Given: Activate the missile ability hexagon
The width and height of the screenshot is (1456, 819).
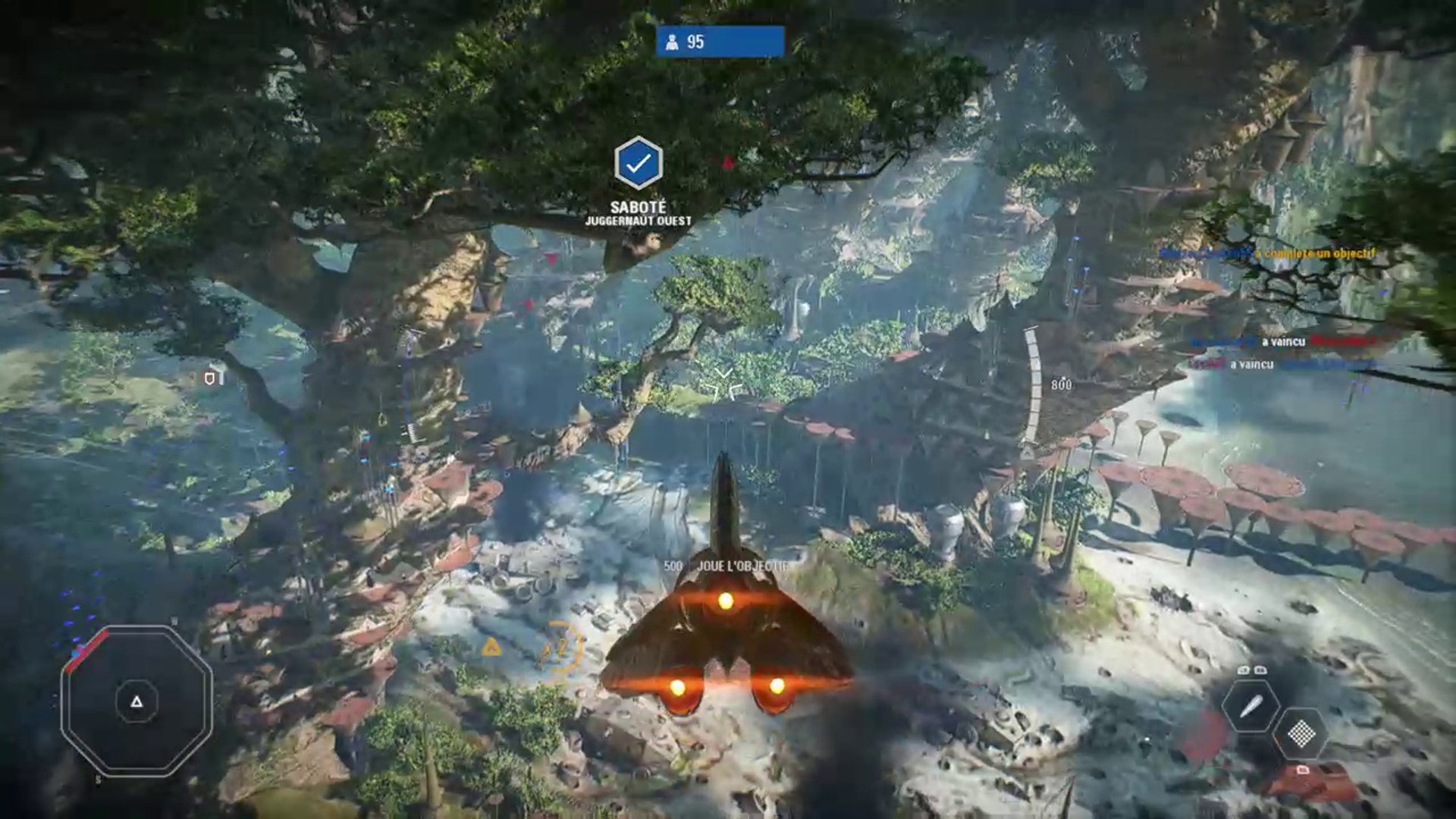Looking at the screenshot, I should point(1250,707).
